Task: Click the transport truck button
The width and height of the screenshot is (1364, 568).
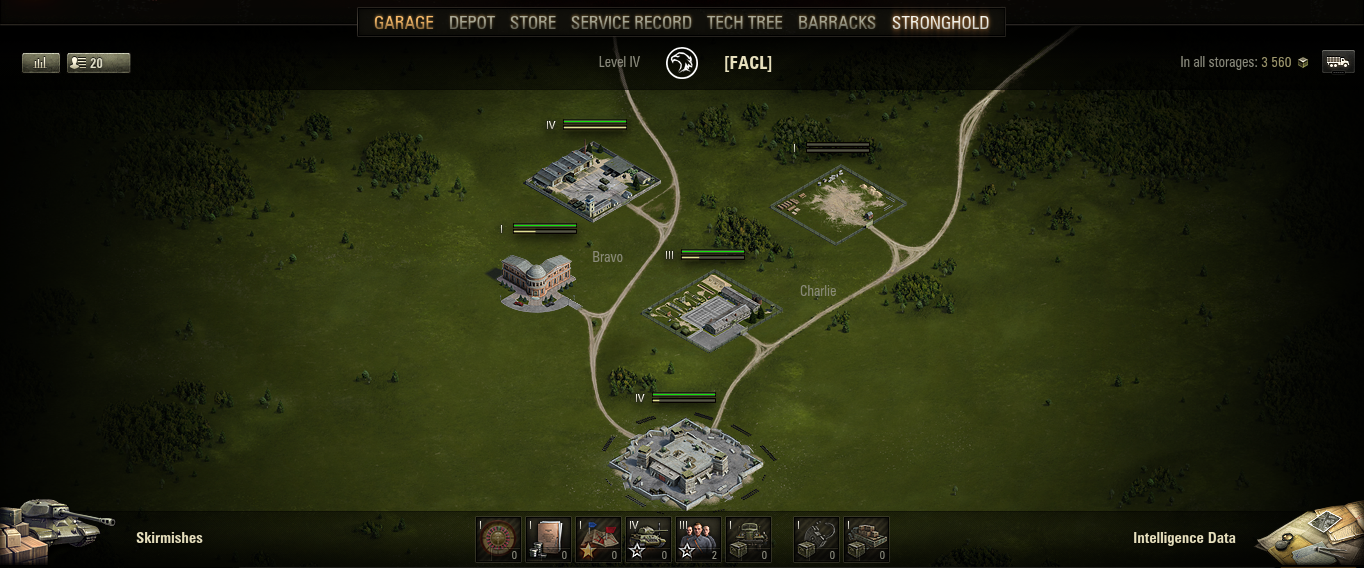Action: (x=1338, y=62)
